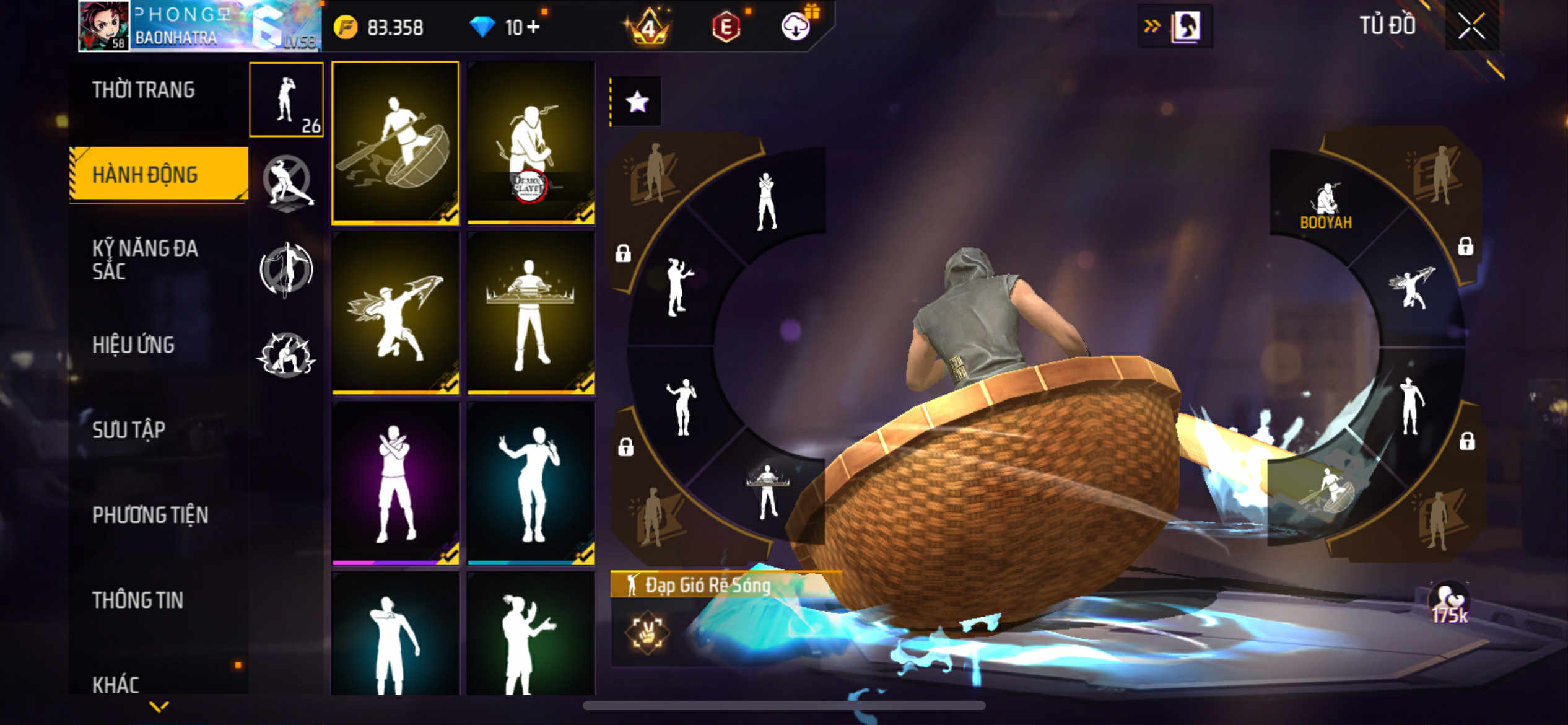
Task: Close the wardrobe screen
Action: click(x=1471, y=27)
